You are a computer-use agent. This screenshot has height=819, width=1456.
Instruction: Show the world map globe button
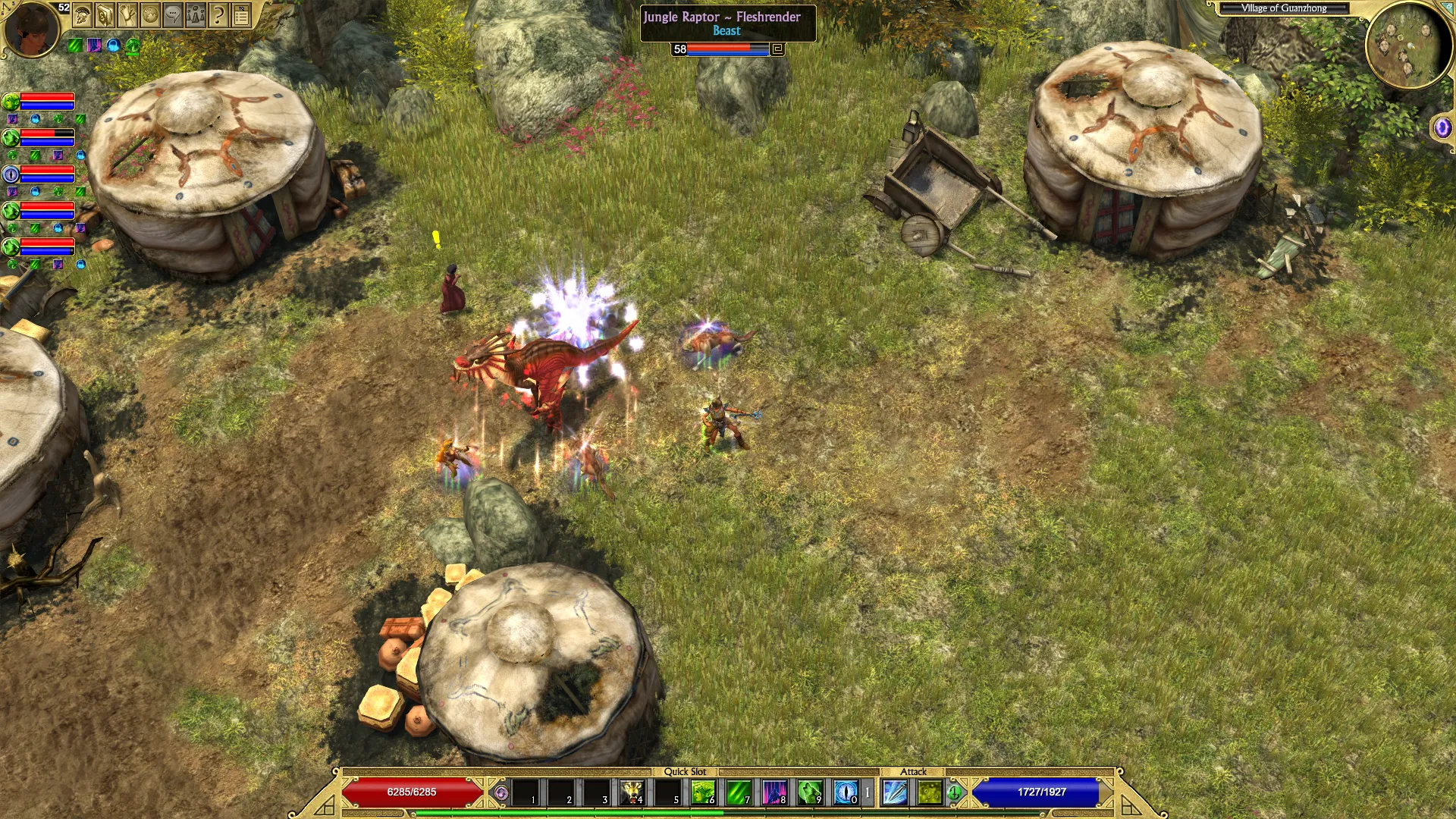151,14
